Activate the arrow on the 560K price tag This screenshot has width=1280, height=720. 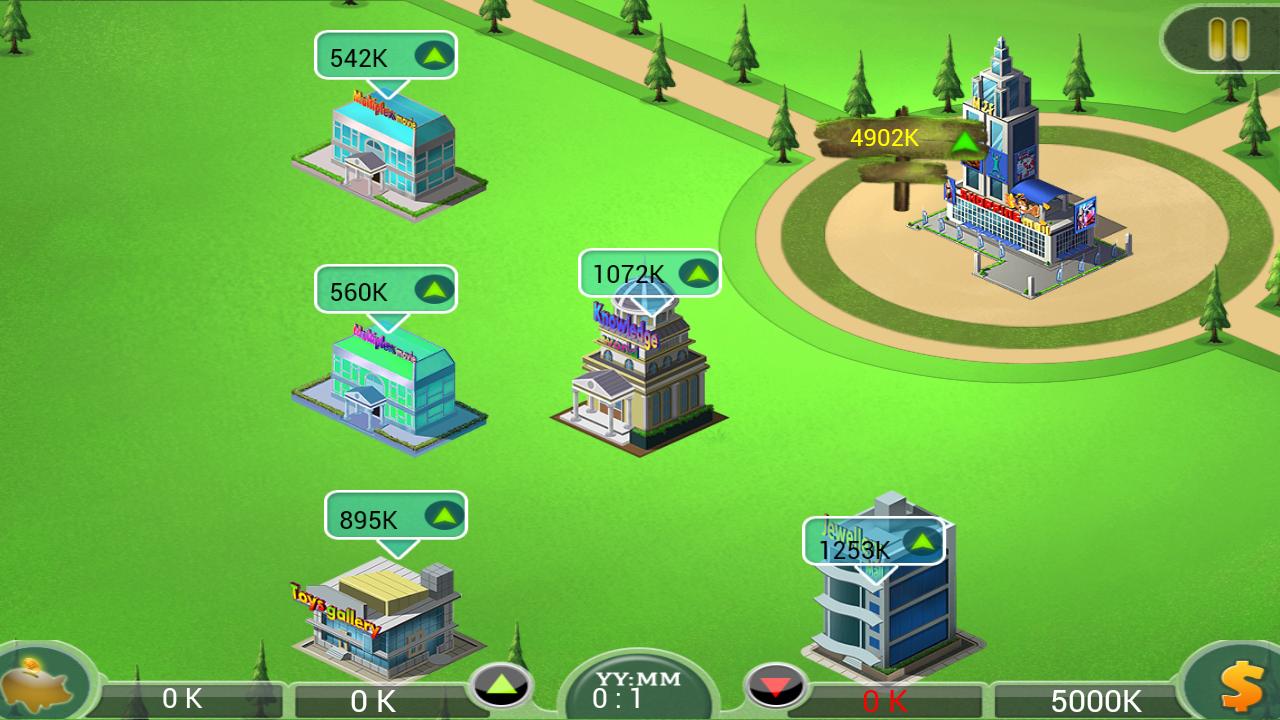434,290
